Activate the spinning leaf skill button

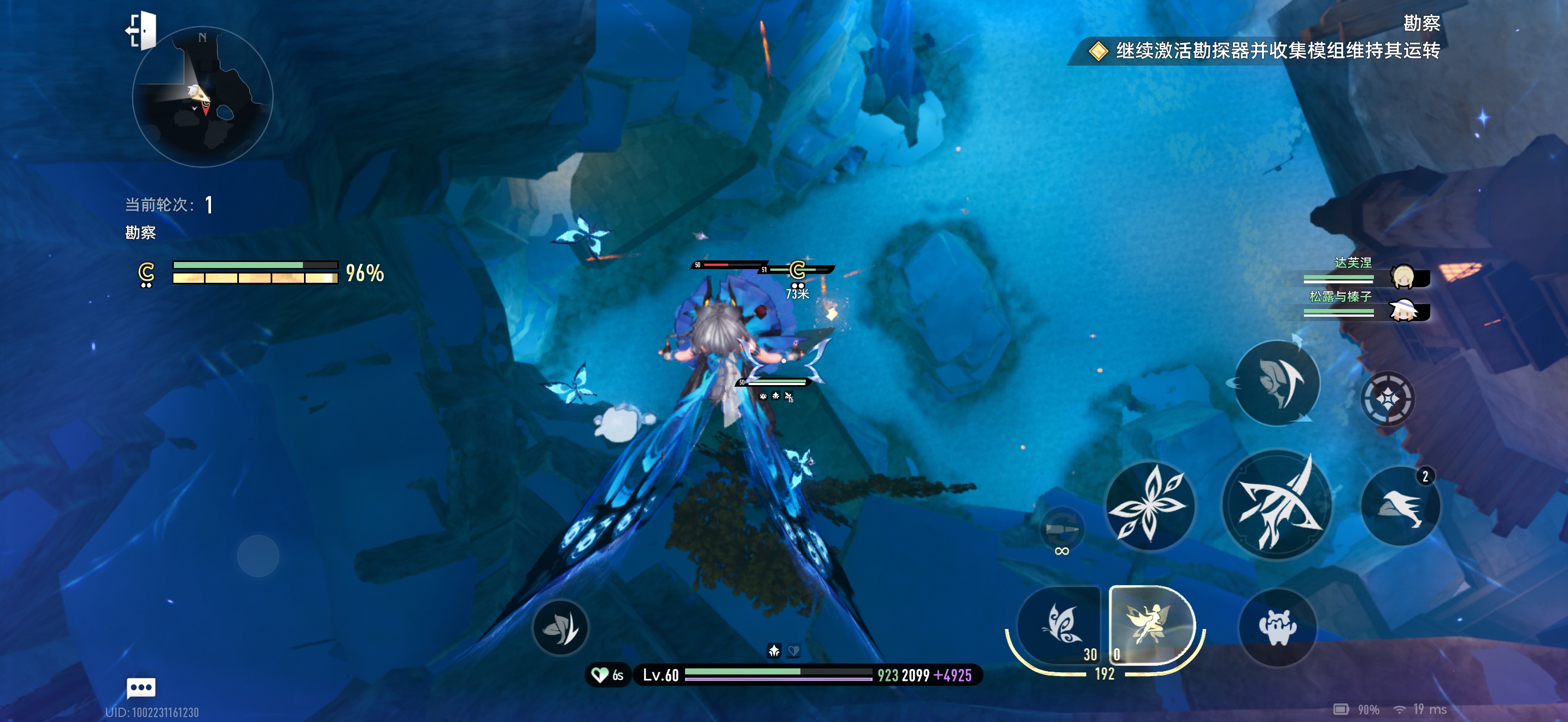click(x=1277, y=383)
